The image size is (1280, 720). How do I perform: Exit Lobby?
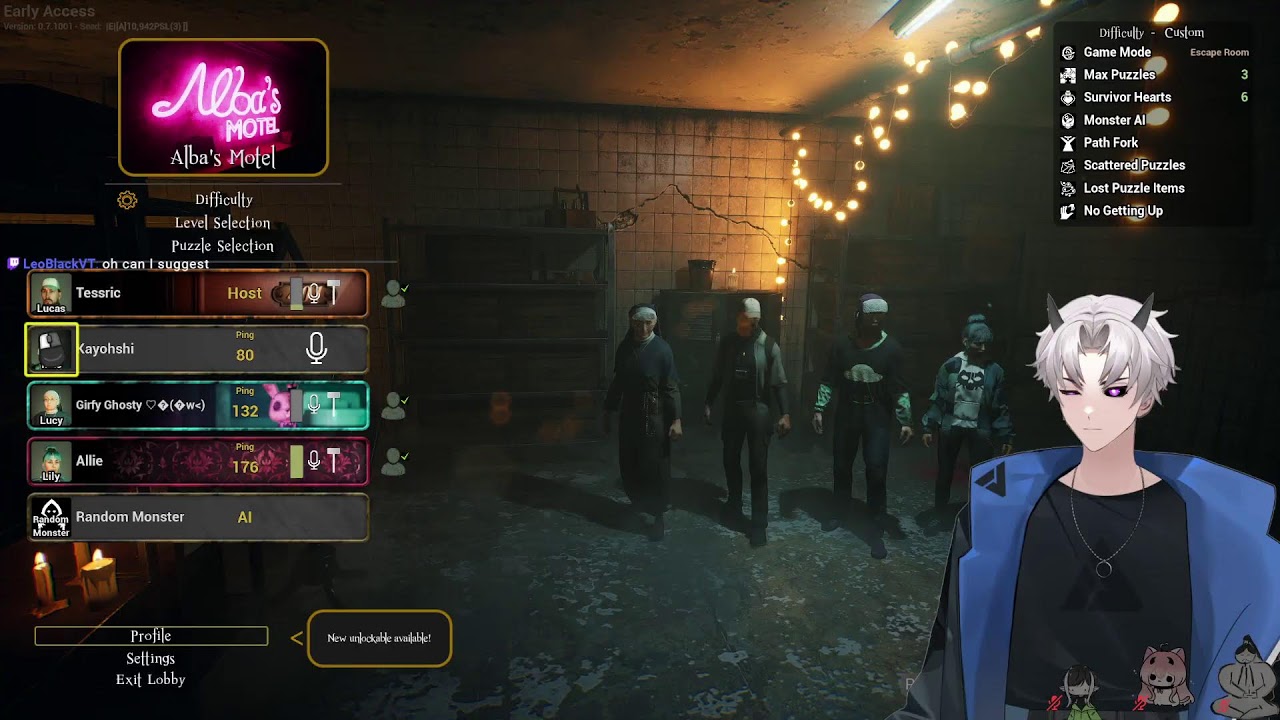[151, 680]
